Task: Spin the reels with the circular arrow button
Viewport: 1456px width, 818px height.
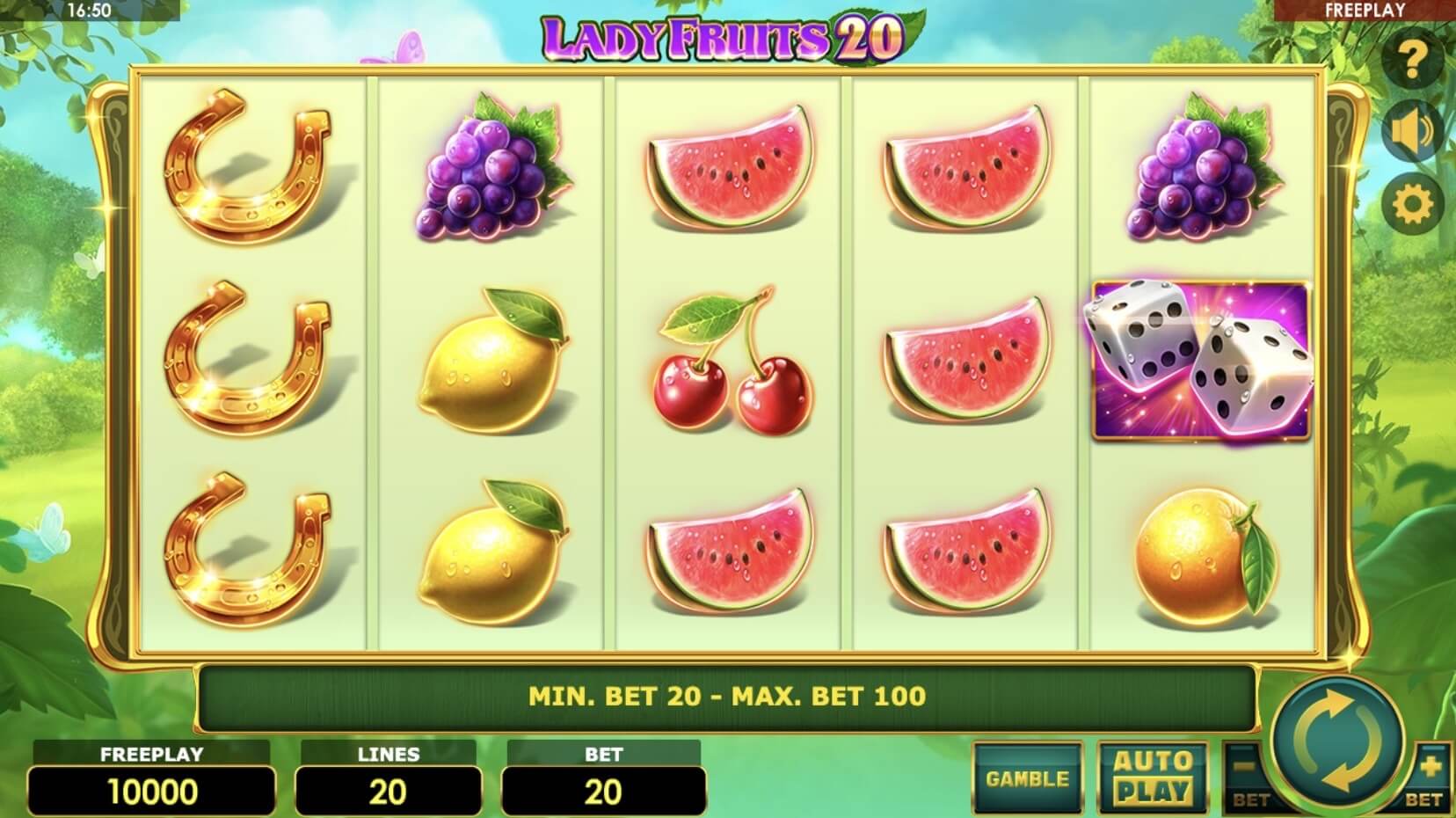Action: 1337,741
